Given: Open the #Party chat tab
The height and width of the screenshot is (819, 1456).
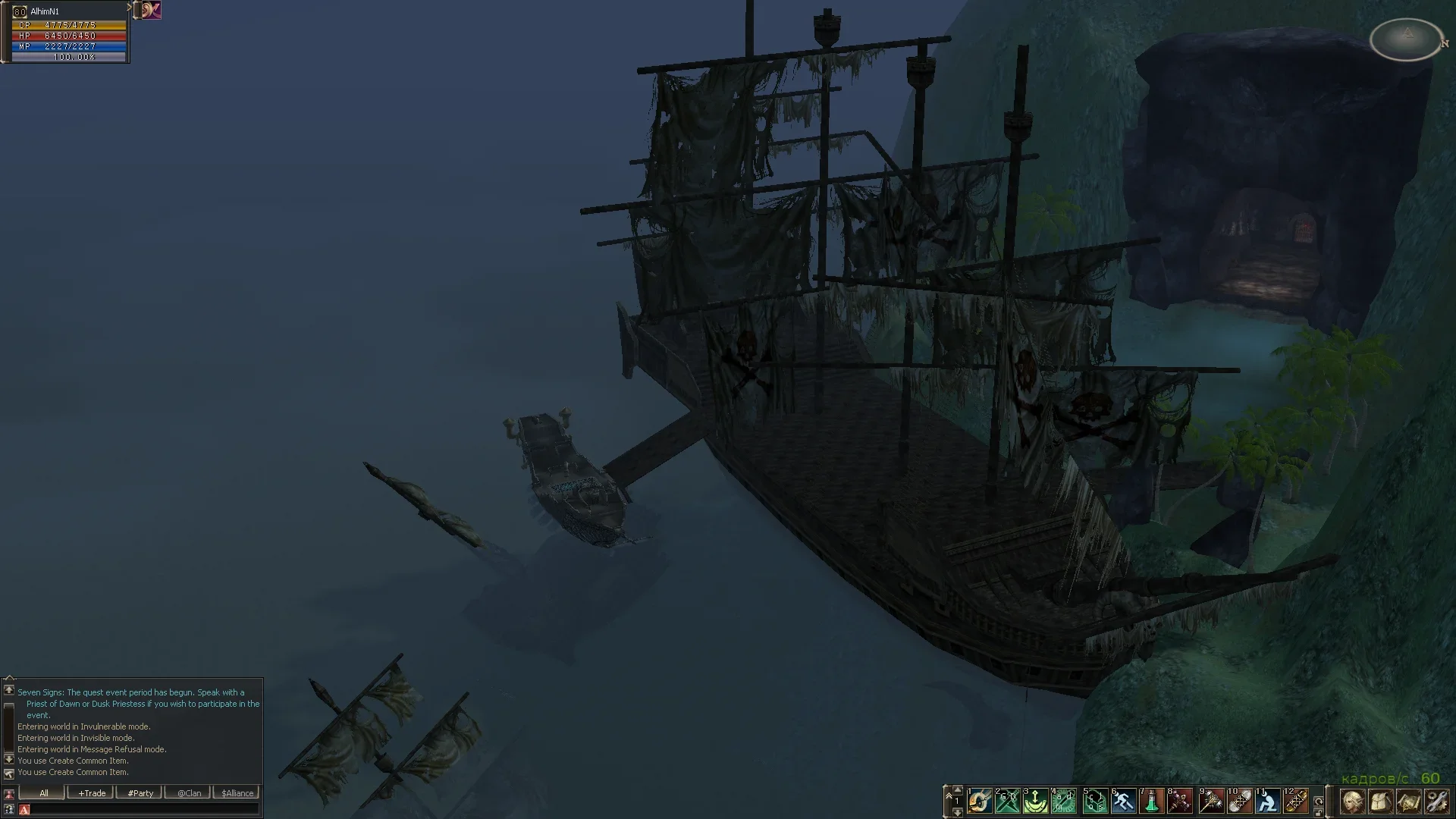Looking at the screenshot, I should click(x=140, y=793).
